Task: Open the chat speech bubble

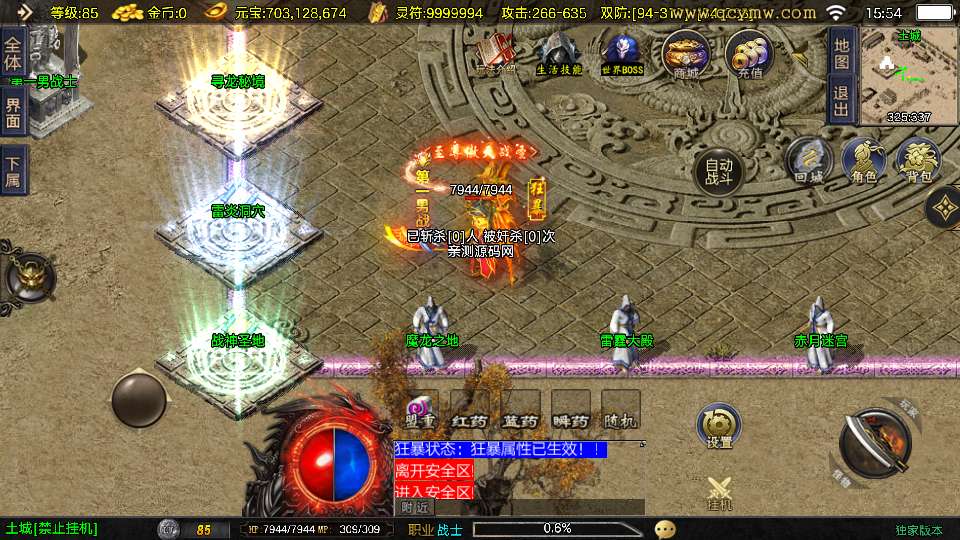Action: 665,529
